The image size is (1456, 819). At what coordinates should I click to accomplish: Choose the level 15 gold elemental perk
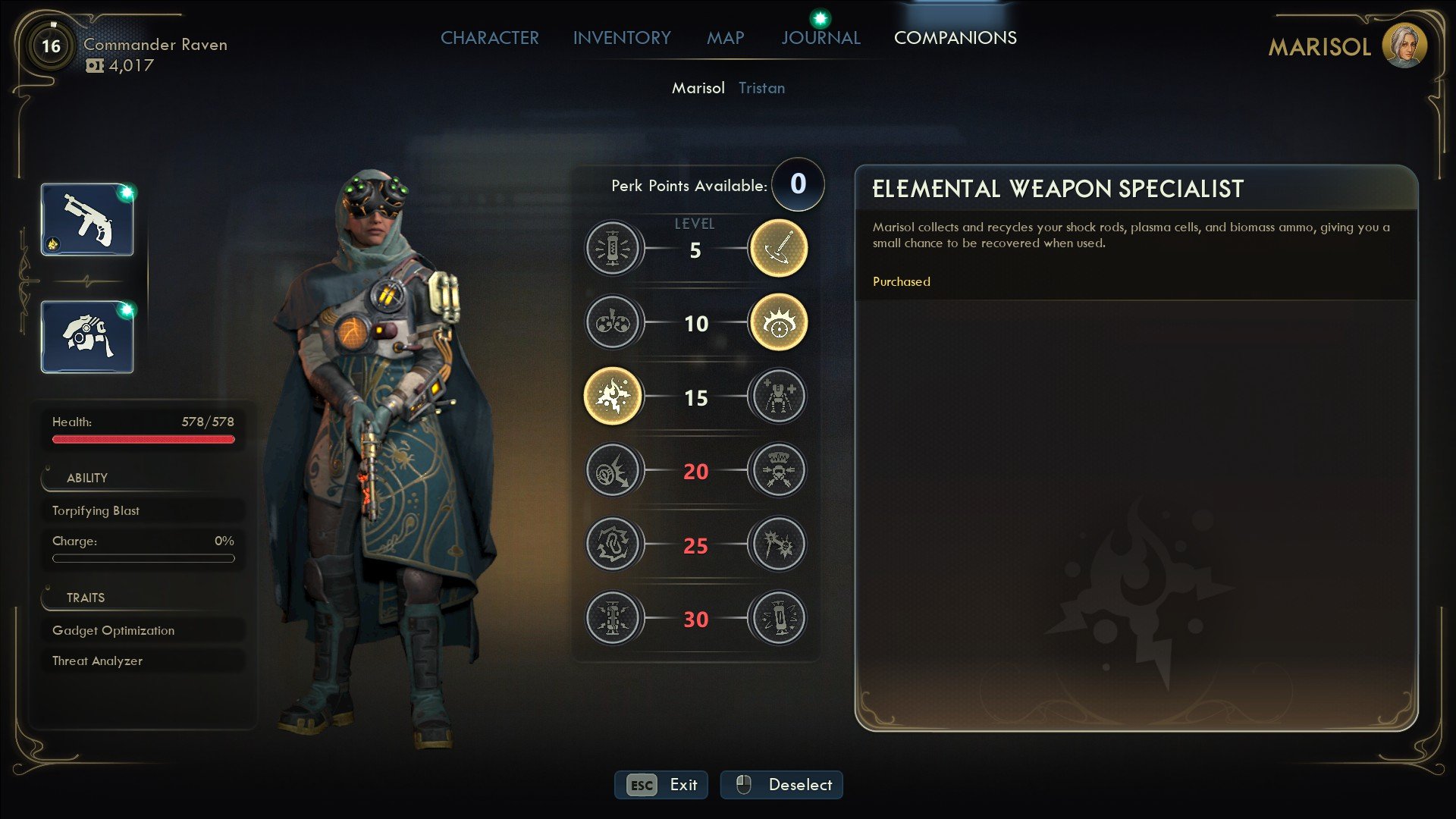pyautogui.click(x=613, y=396)
